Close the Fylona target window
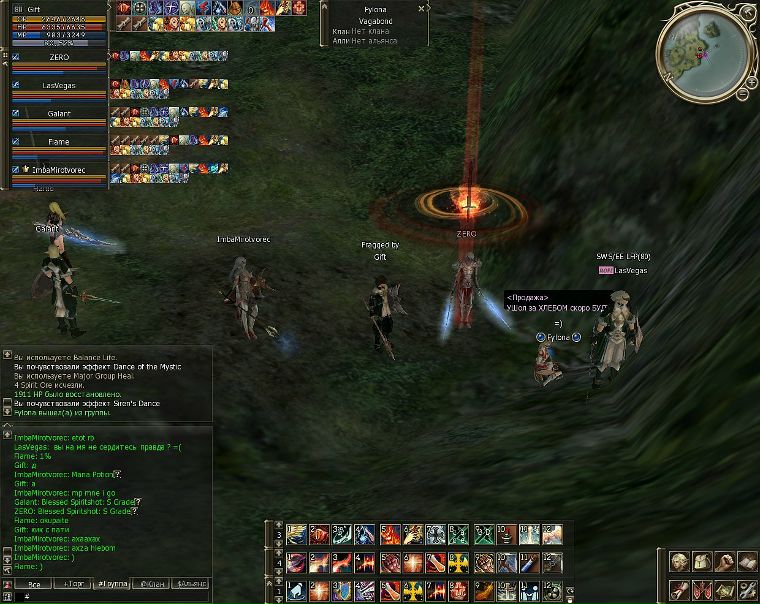 422,7
